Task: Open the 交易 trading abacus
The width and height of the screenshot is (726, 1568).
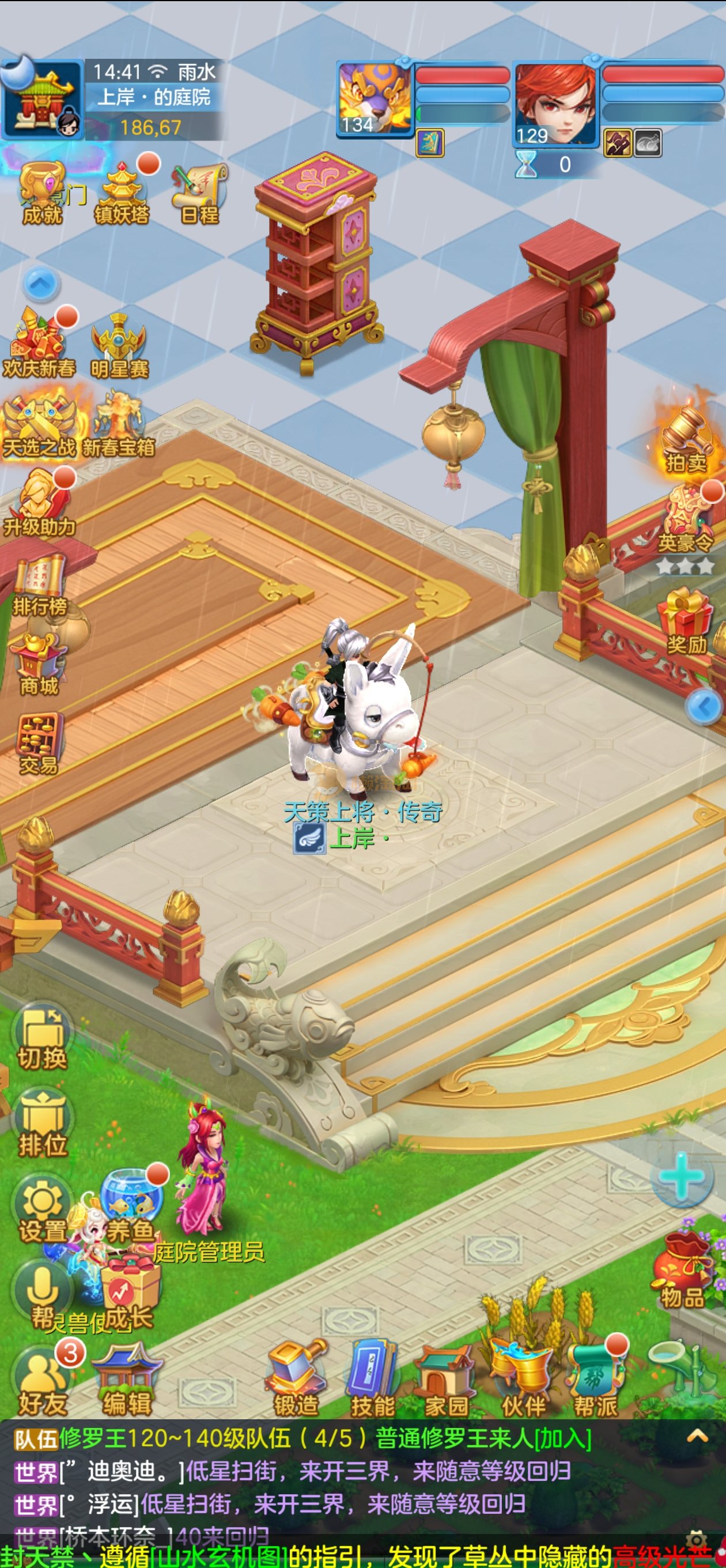Action: click(39, 743)
